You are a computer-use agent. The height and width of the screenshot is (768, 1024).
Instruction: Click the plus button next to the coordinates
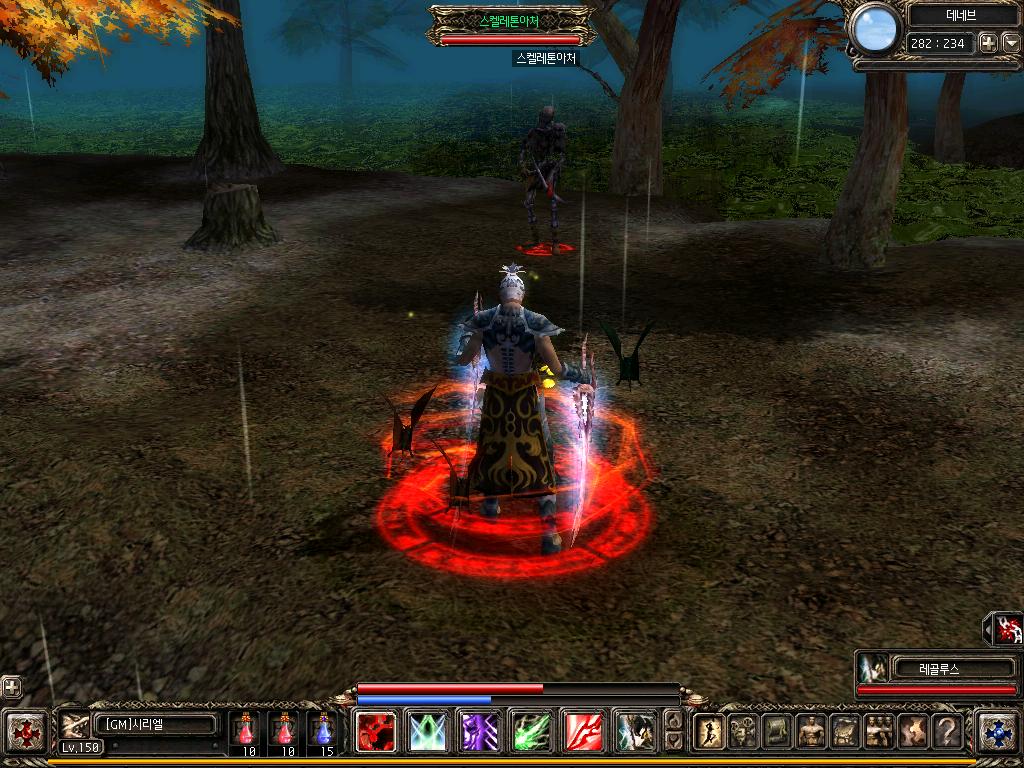[x=987, y=43]
